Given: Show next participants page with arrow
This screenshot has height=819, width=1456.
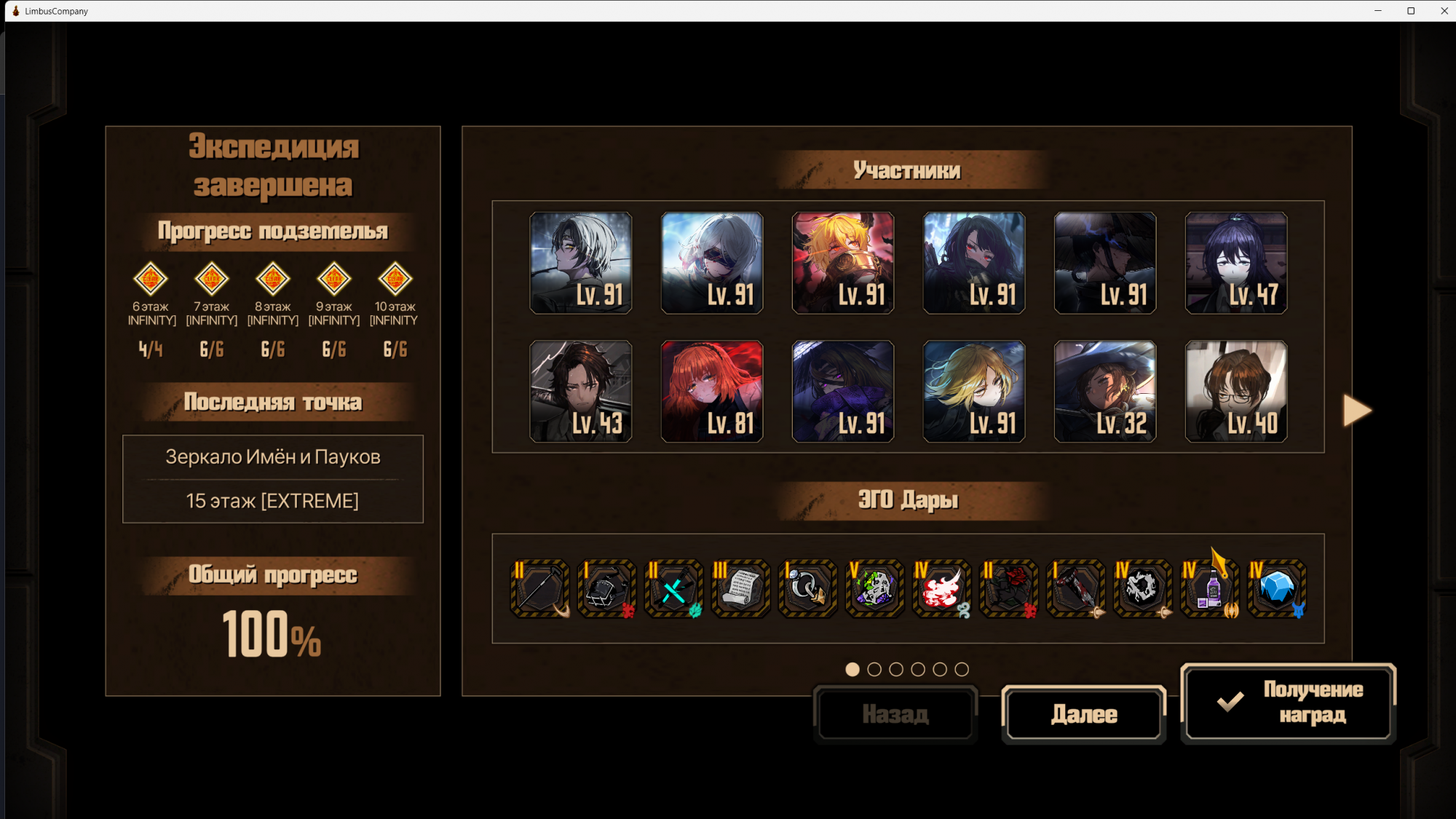Looking at the screenshot, I should point(1357,411).
